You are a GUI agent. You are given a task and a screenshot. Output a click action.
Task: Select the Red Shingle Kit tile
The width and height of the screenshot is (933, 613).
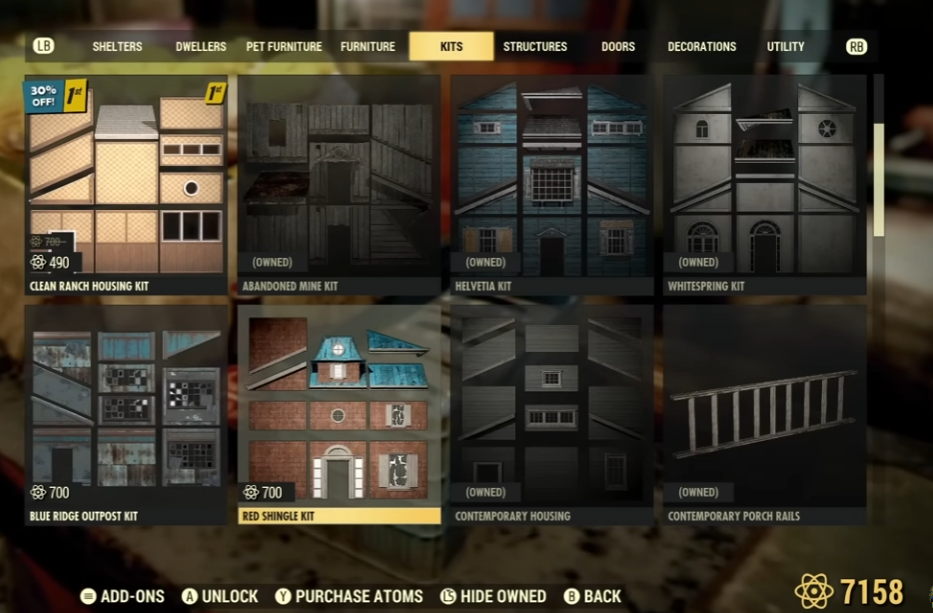coord(339,415)
